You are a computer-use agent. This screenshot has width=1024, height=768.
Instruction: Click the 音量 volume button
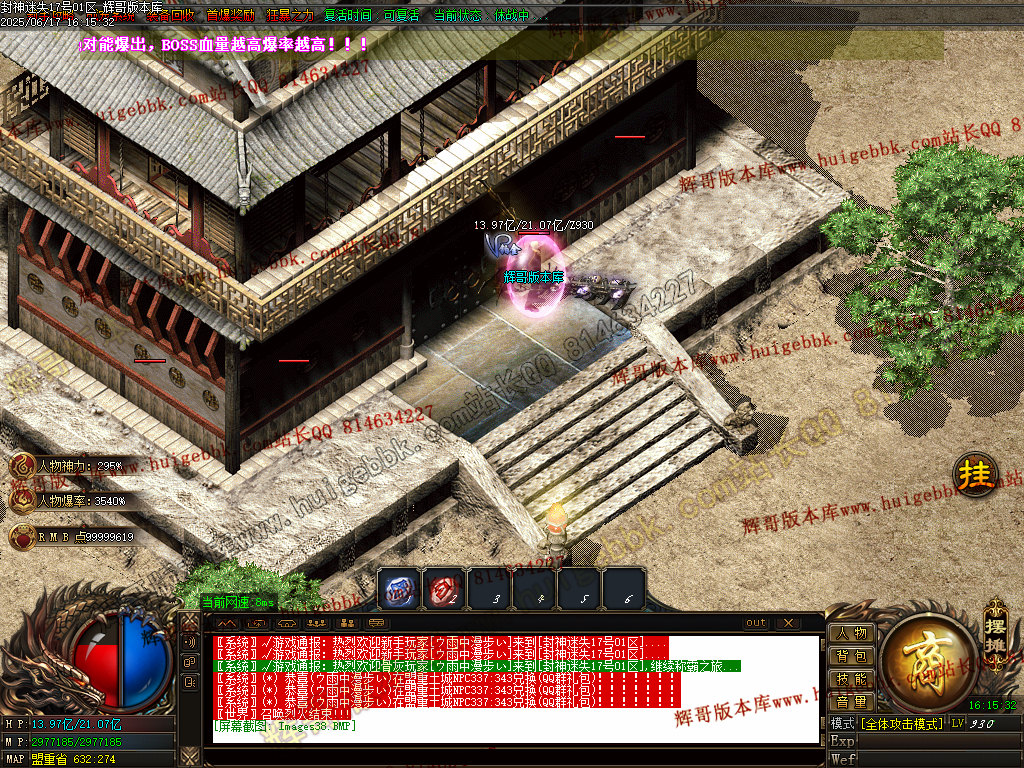point(851,702)
